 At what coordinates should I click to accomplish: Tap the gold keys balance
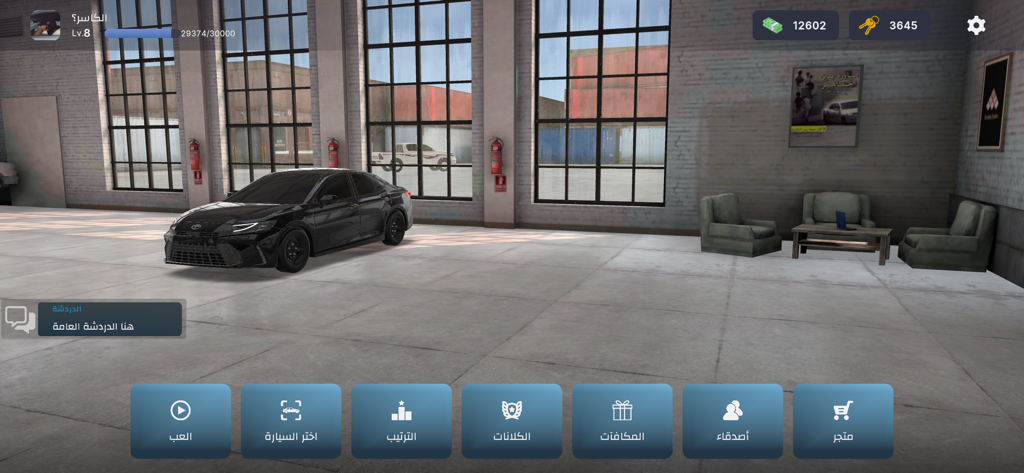click(888, 25)
